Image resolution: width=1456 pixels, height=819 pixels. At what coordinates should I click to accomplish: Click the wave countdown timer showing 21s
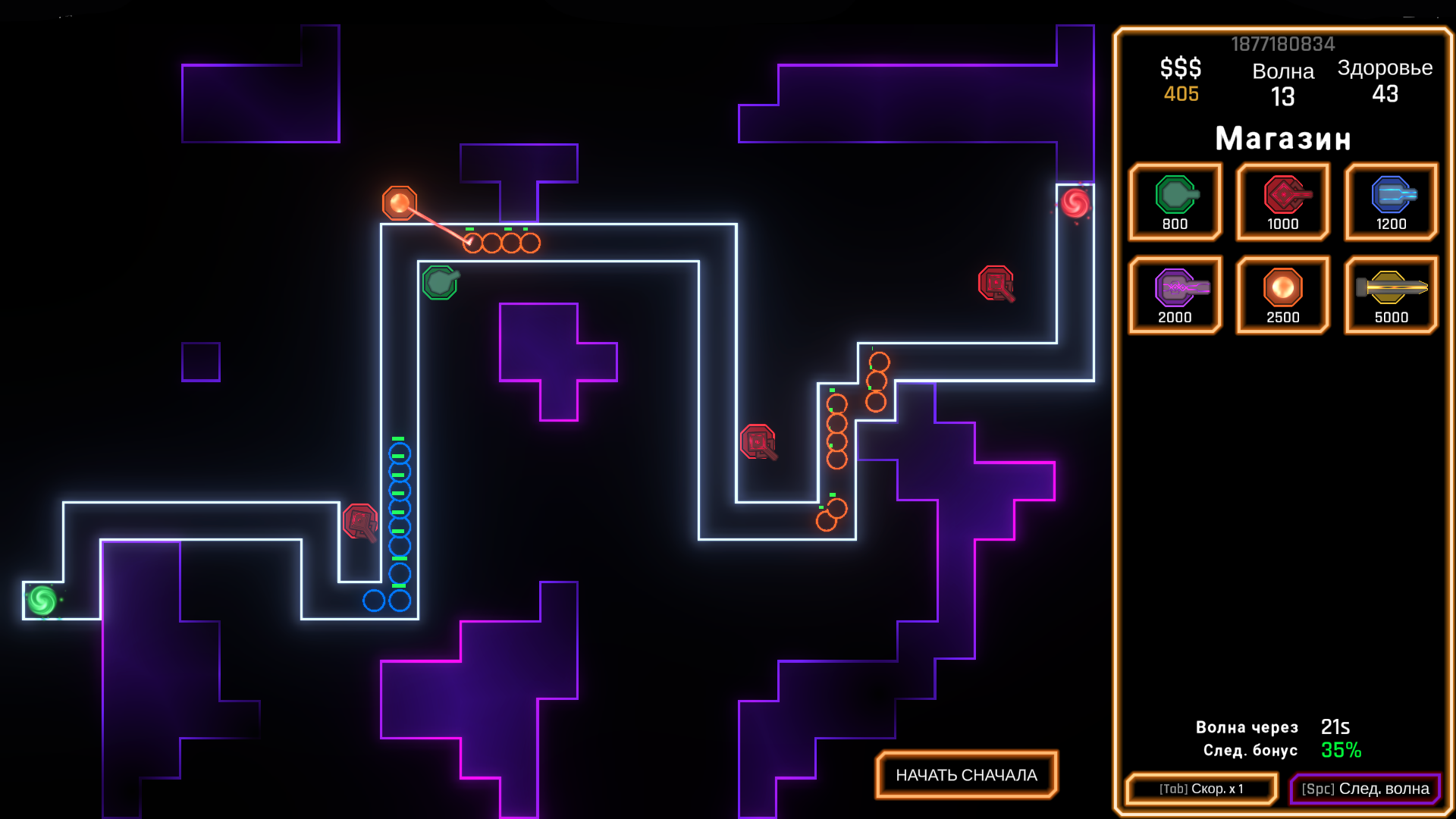point(1335,726)
